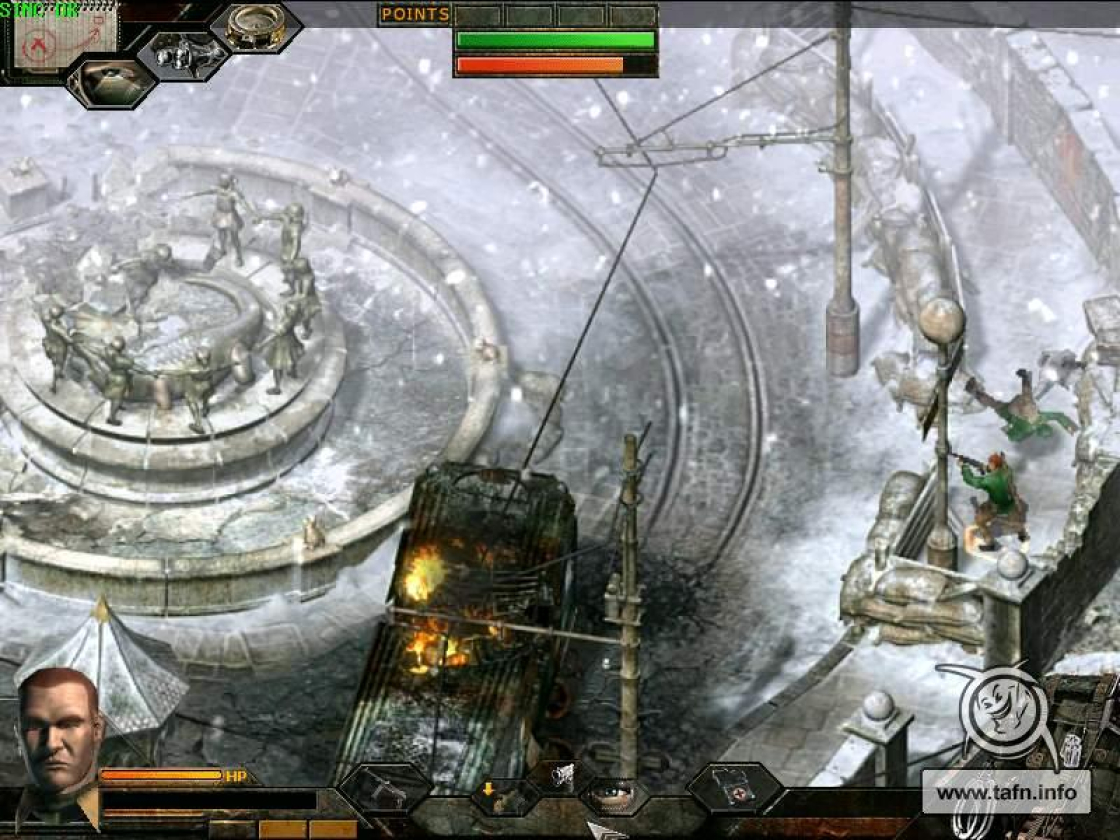Click the fist action hexagon

[564, 772]
